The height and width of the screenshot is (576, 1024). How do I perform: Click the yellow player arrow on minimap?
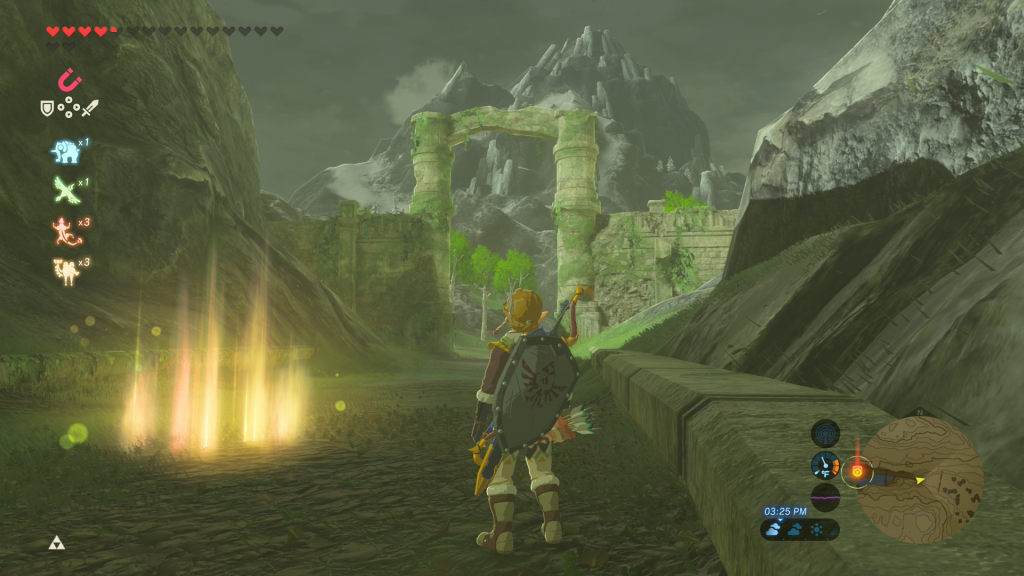(x=919, y=480)
